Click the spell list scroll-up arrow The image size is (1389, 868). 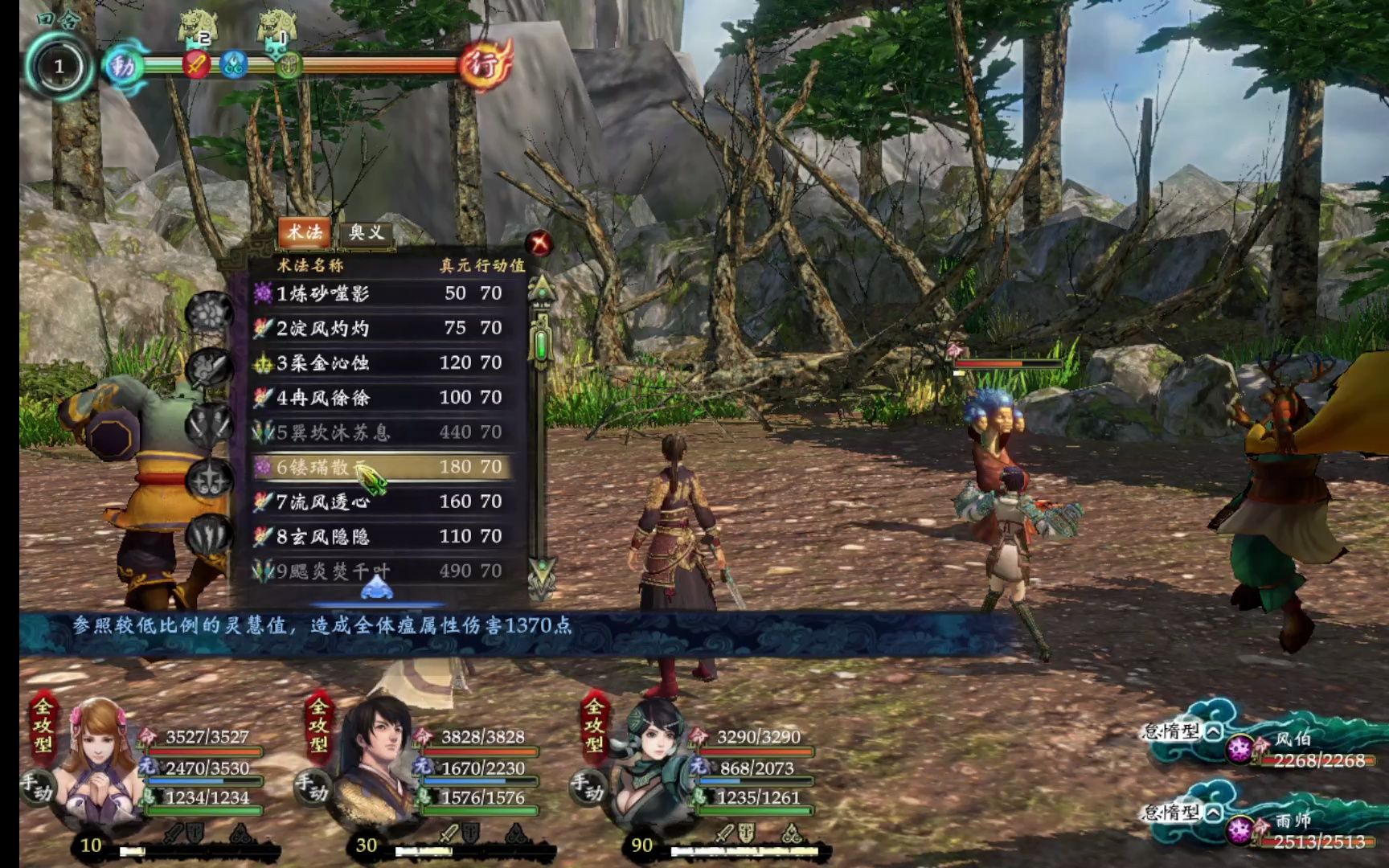pos(542,289)
